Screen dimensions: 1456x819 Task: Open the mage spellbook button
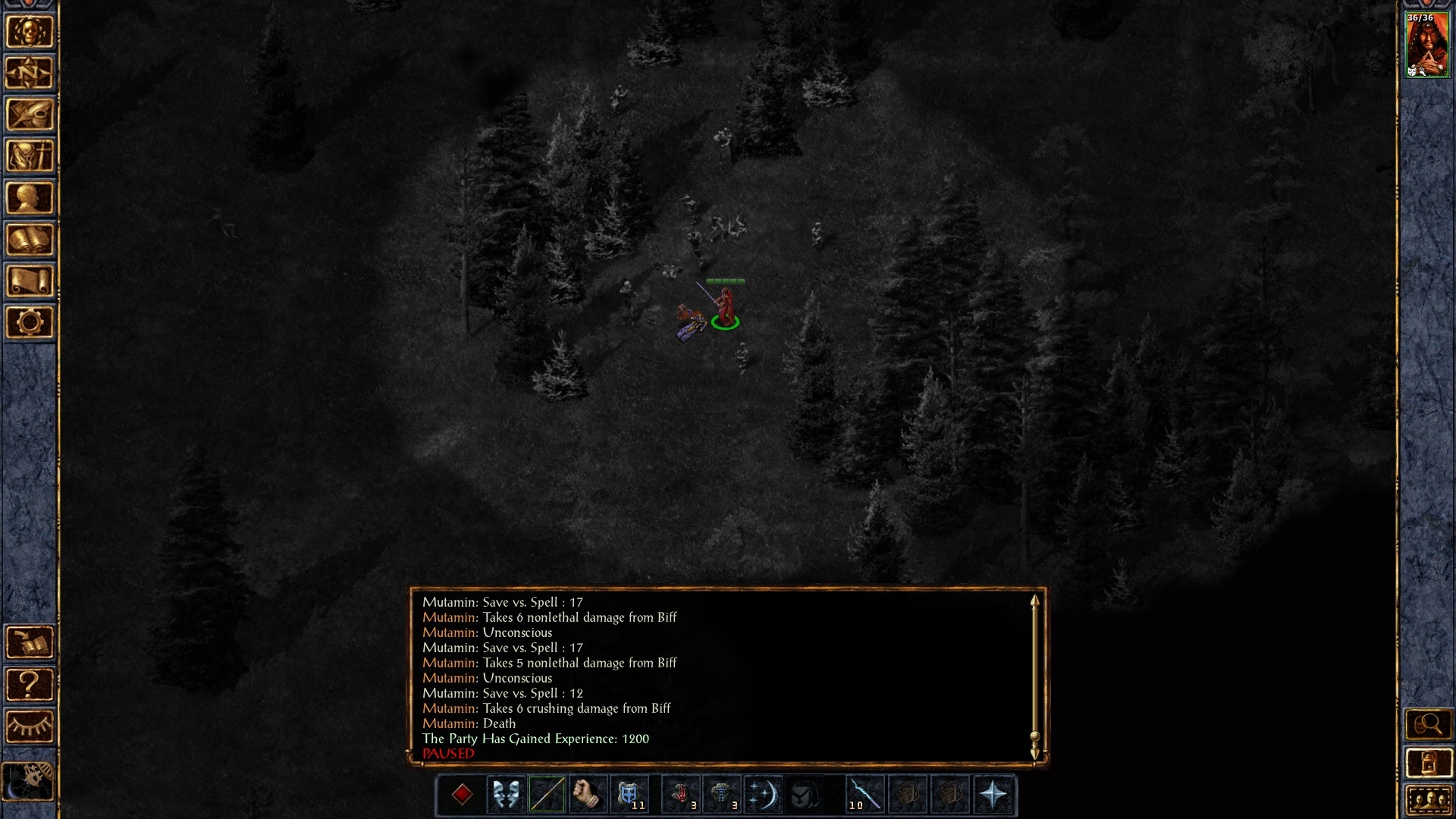30,240
